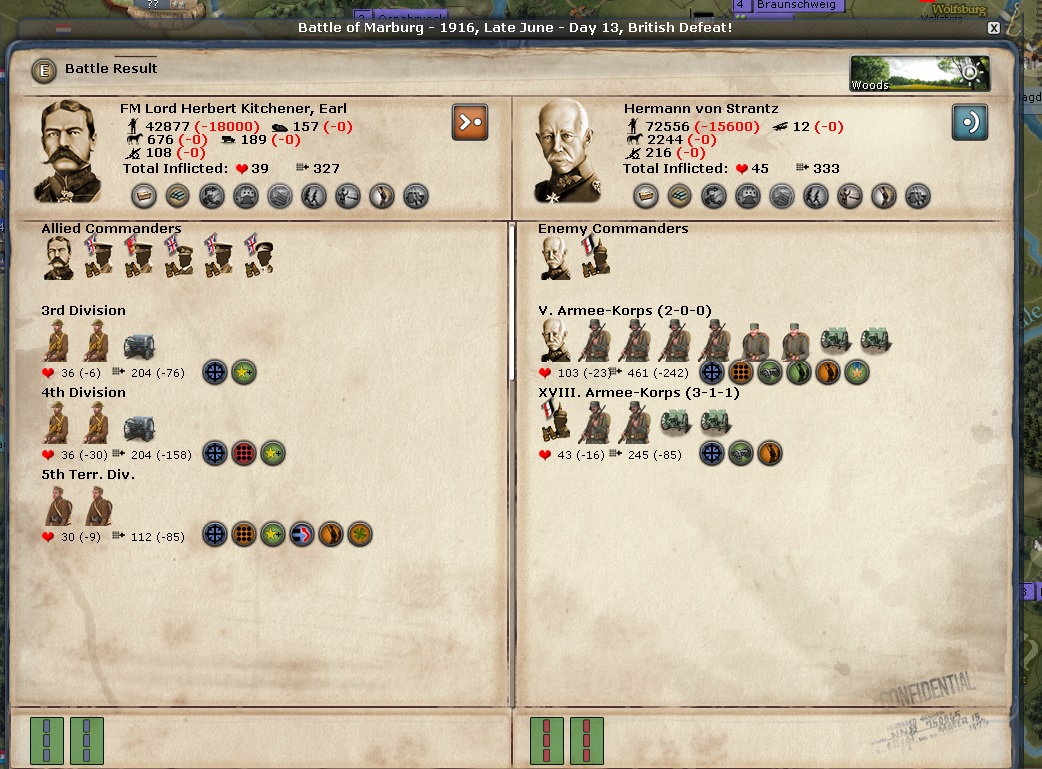Open the Woods terrain thumbnail
This screenshot has height=769, width=1042.
tap(920, 73)
